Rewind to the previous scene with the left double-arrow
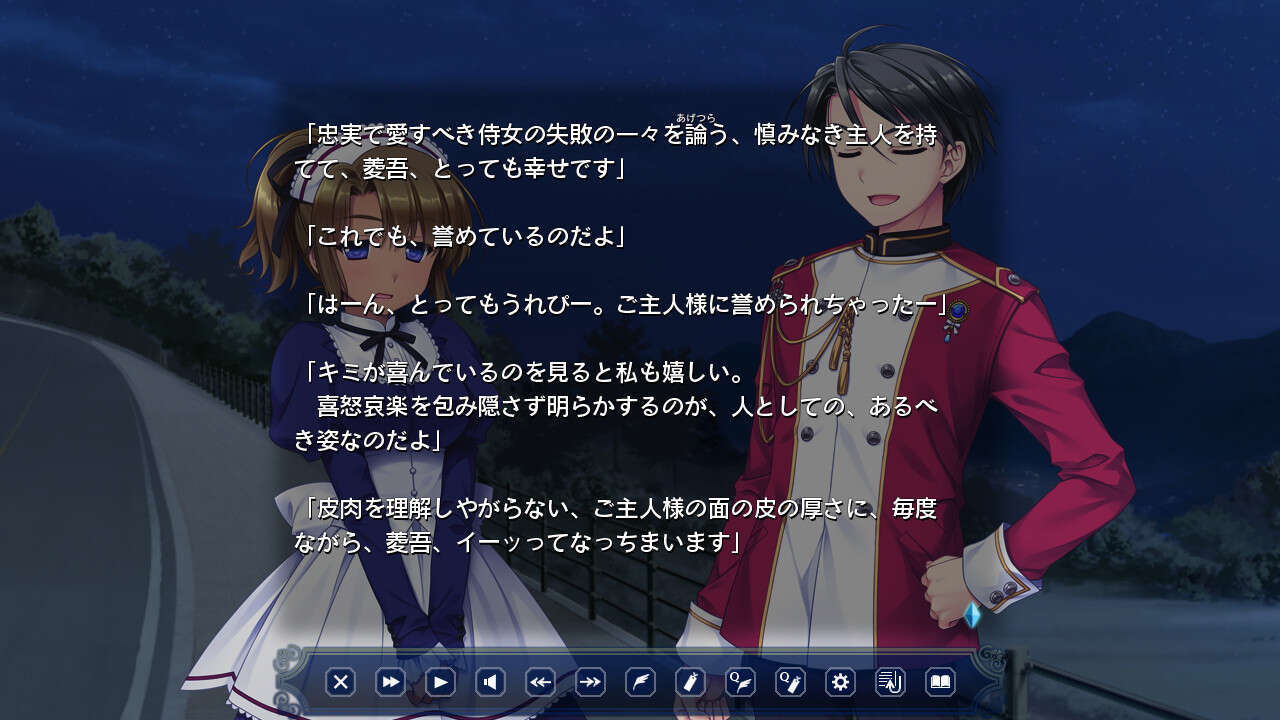1280x720 pixels. coord(541,682)
